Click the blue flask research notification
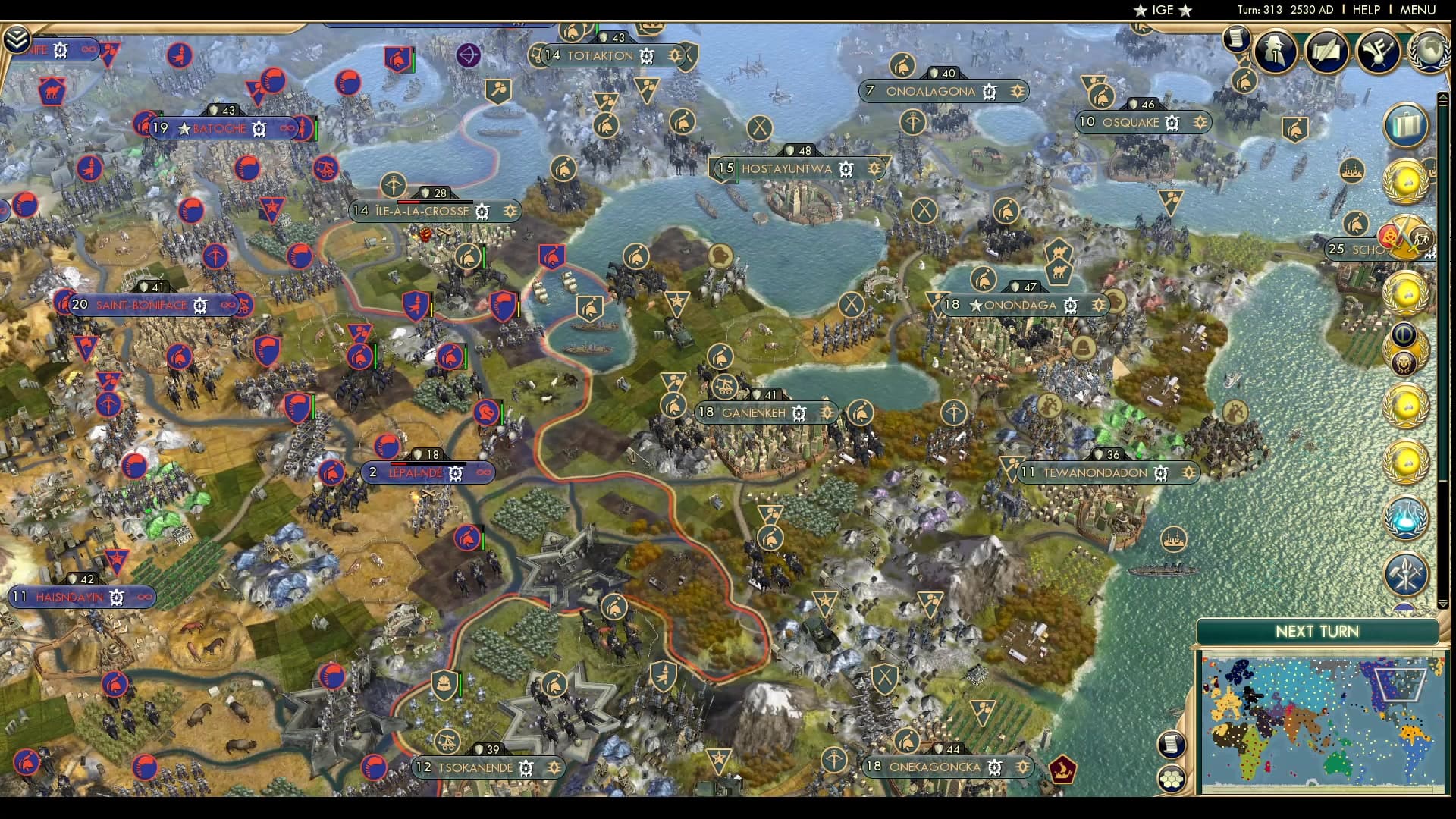Image resolution: width=1456 pixels, height=819 pixels. pyautogui.click(x=1407, y=516)
